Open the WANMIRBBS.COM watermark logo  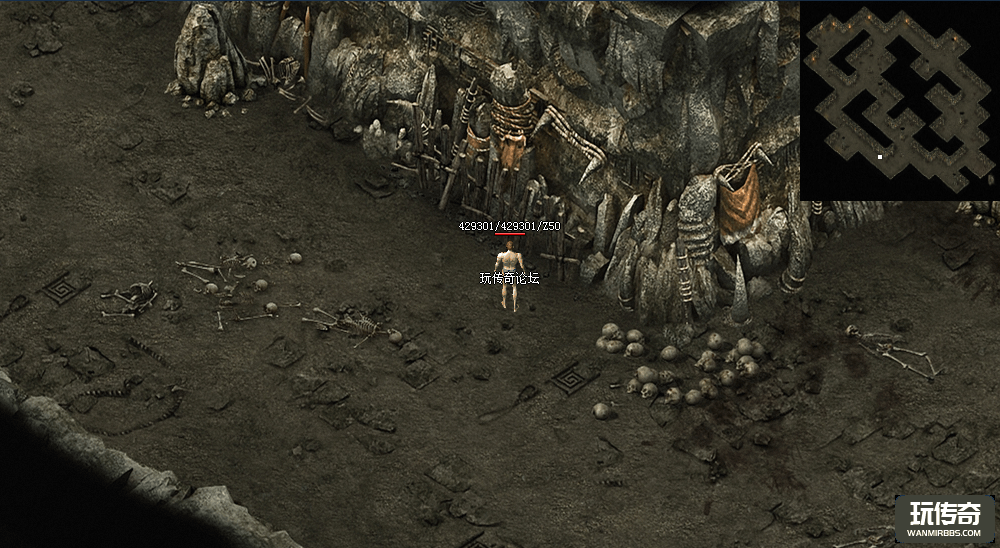[944, 519]
